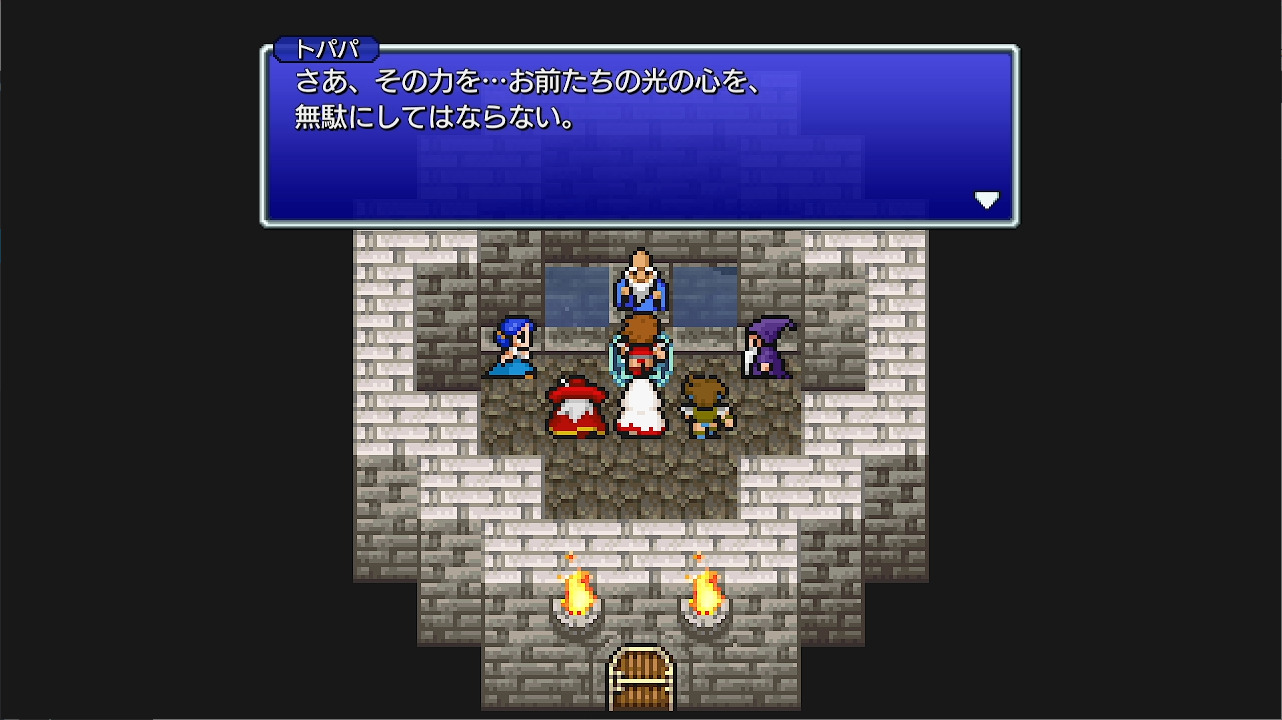Click the Monk character sprite
Image resolution: width=1282 pixels, height=720 pixels.
706,406
